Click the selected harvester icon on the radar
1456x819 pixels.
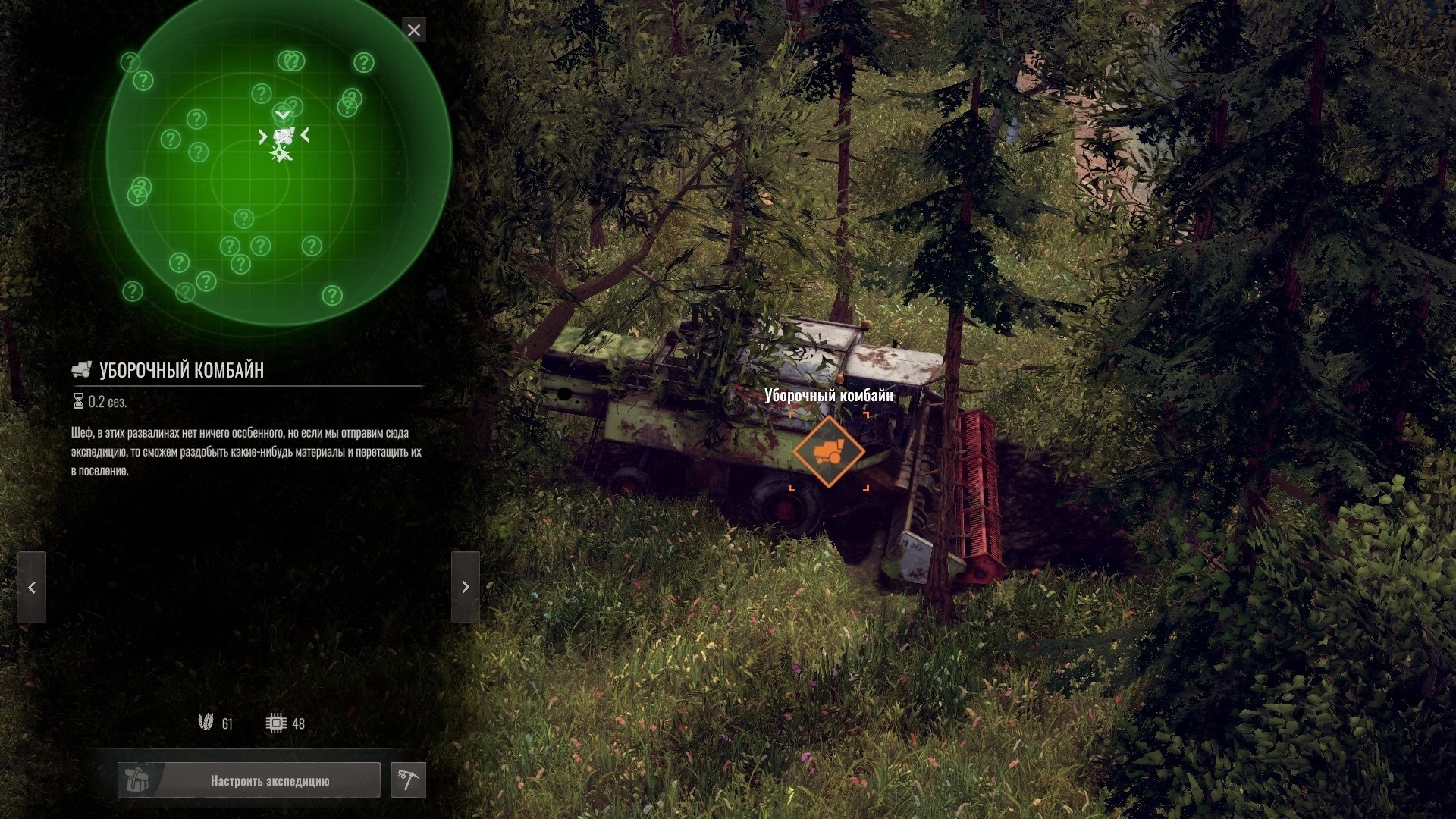click(283, 136)
